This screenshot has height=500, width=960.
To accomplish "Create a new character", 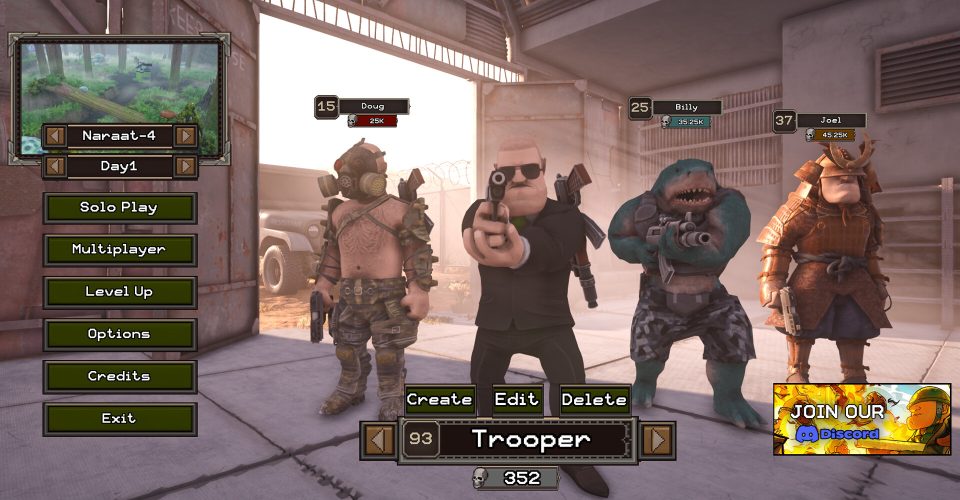I will tap(439, 400).
